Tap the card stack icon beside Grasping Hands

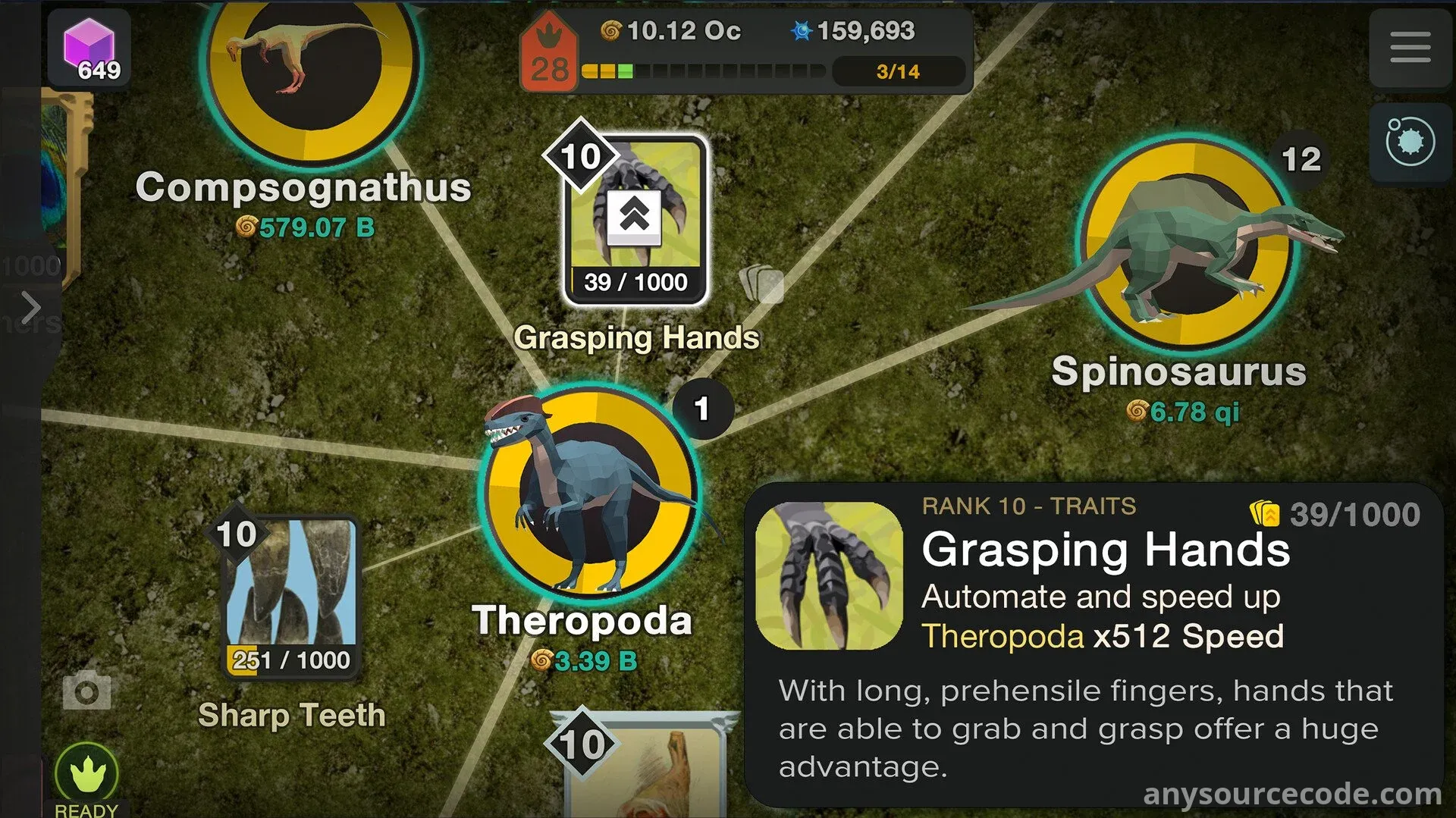click(x=762, y=284)
